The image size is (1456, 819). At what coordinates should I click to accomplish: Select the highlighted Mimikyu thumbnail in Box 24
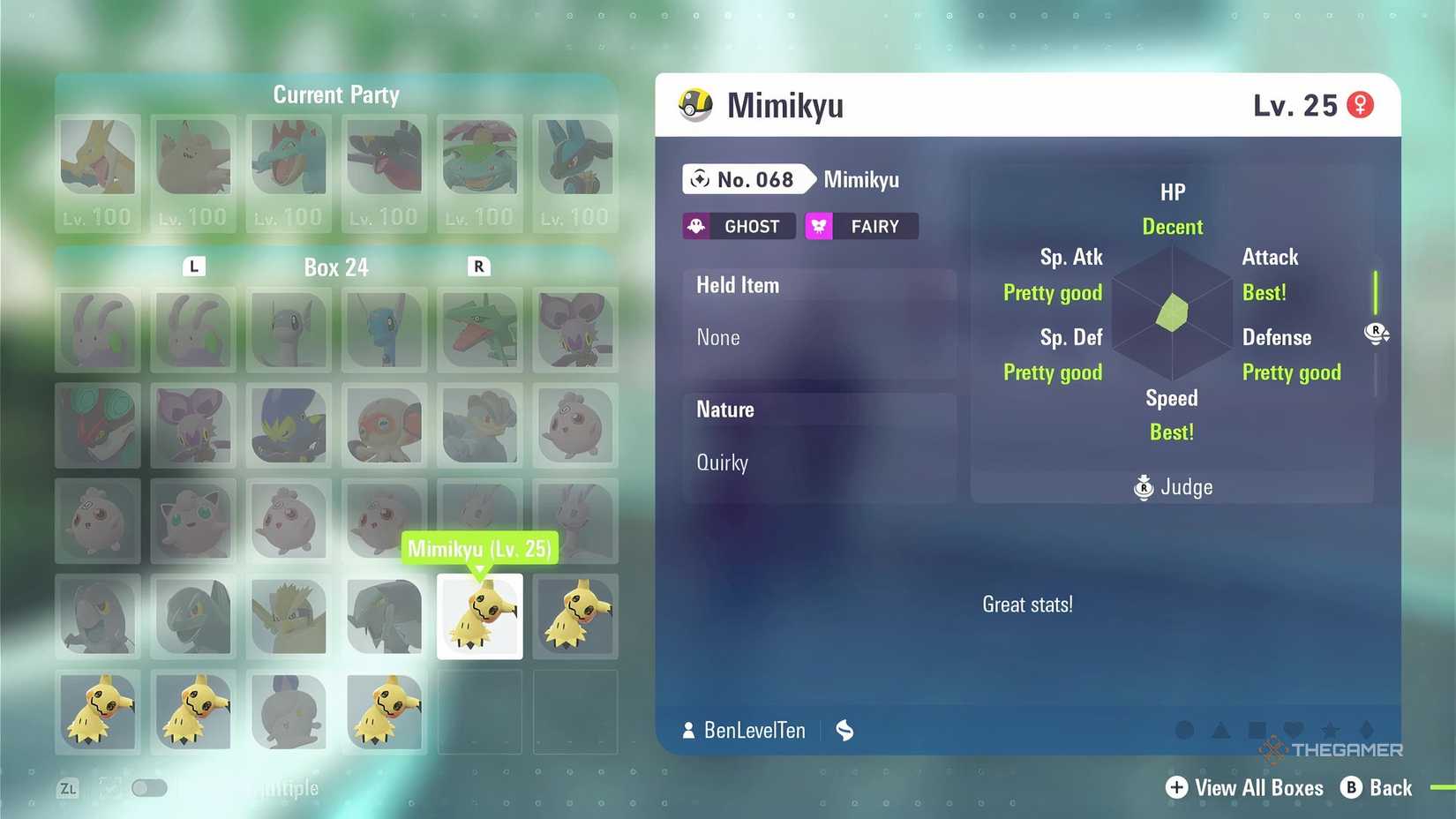pos(479,616)
